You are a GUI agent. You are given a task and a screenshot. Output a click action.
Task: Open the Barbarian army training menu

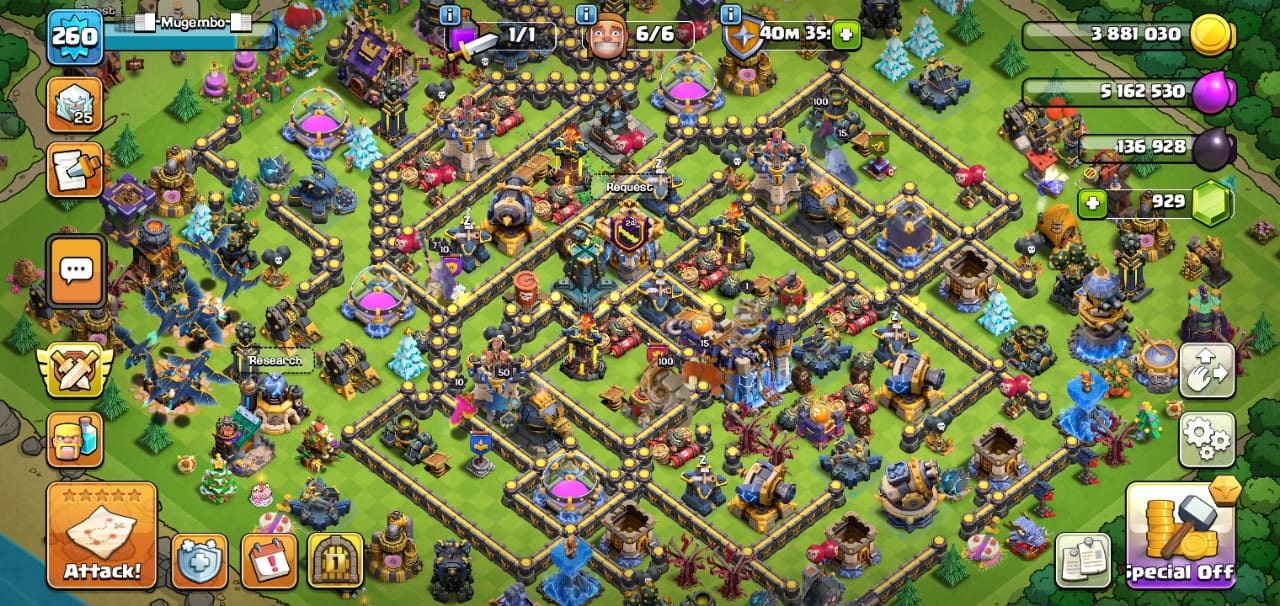(75, 440)
